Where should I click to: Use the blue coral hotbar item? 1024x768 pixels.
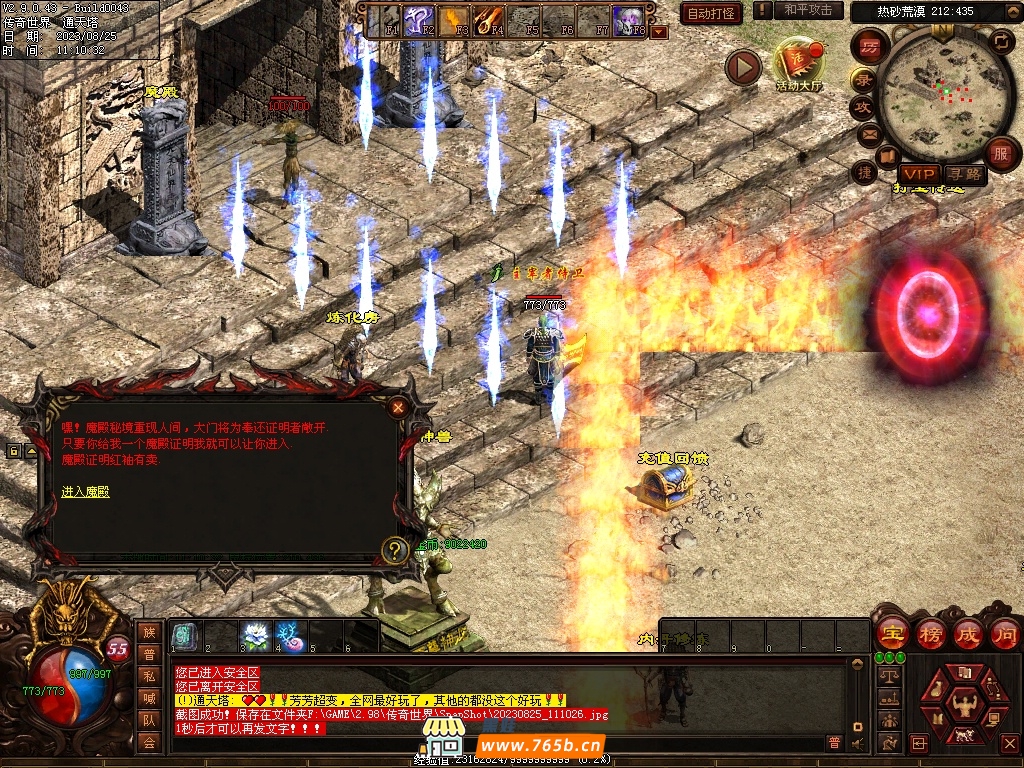point(290,635)
